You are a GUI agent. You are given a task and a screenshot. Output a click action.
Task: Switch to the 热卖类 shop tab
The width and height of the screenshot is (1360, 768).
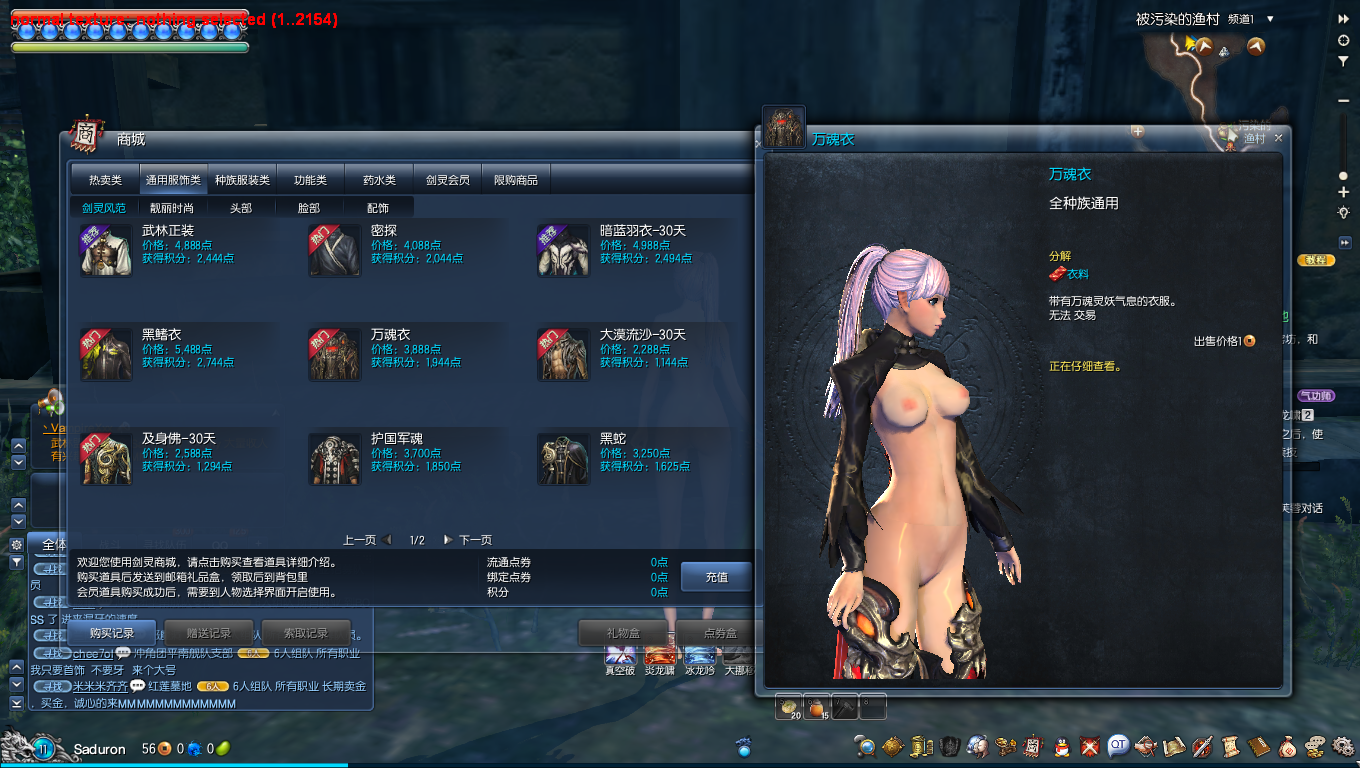point(105,180)
